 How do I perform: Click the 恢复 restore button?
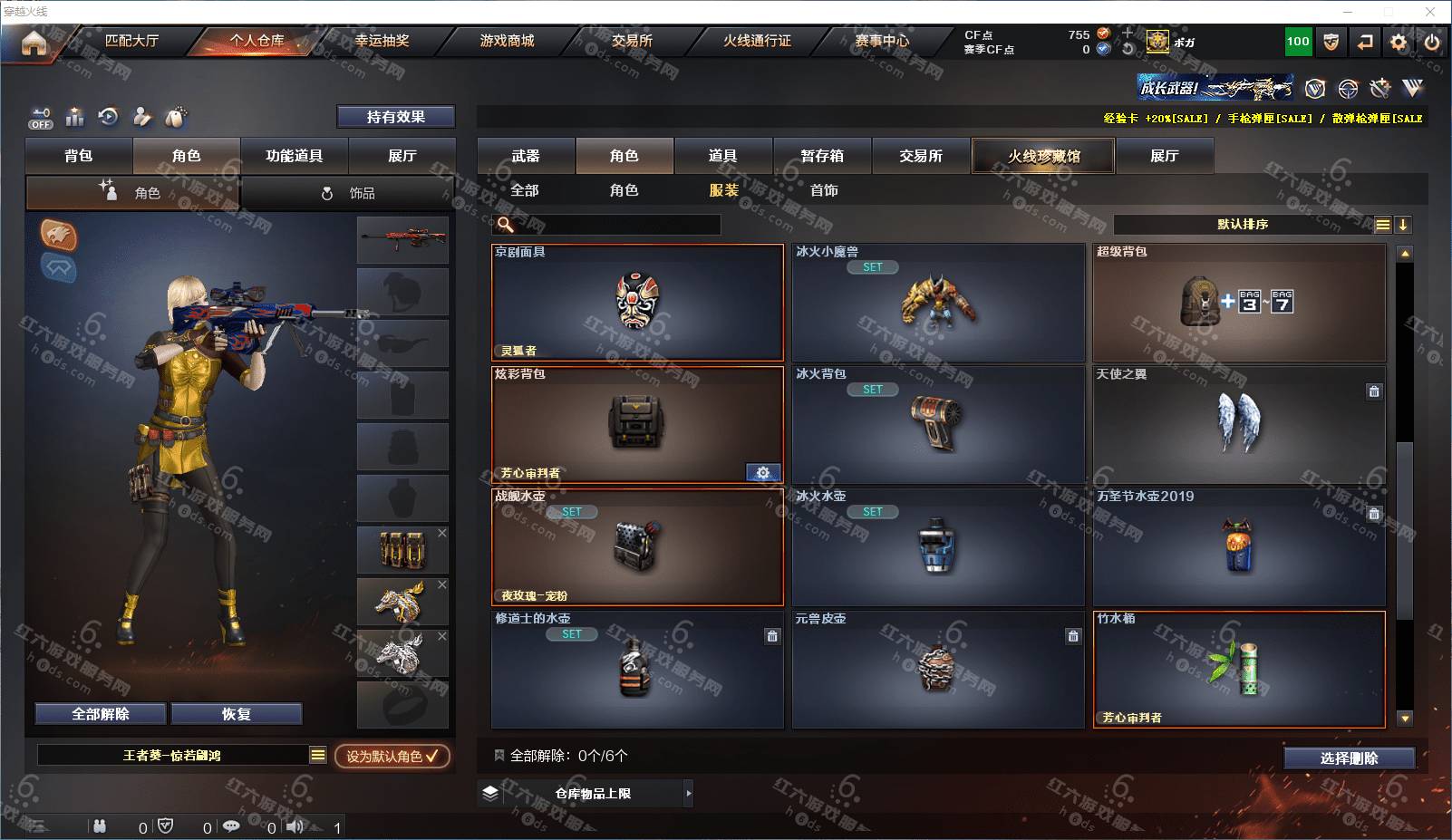coord(236,714)
